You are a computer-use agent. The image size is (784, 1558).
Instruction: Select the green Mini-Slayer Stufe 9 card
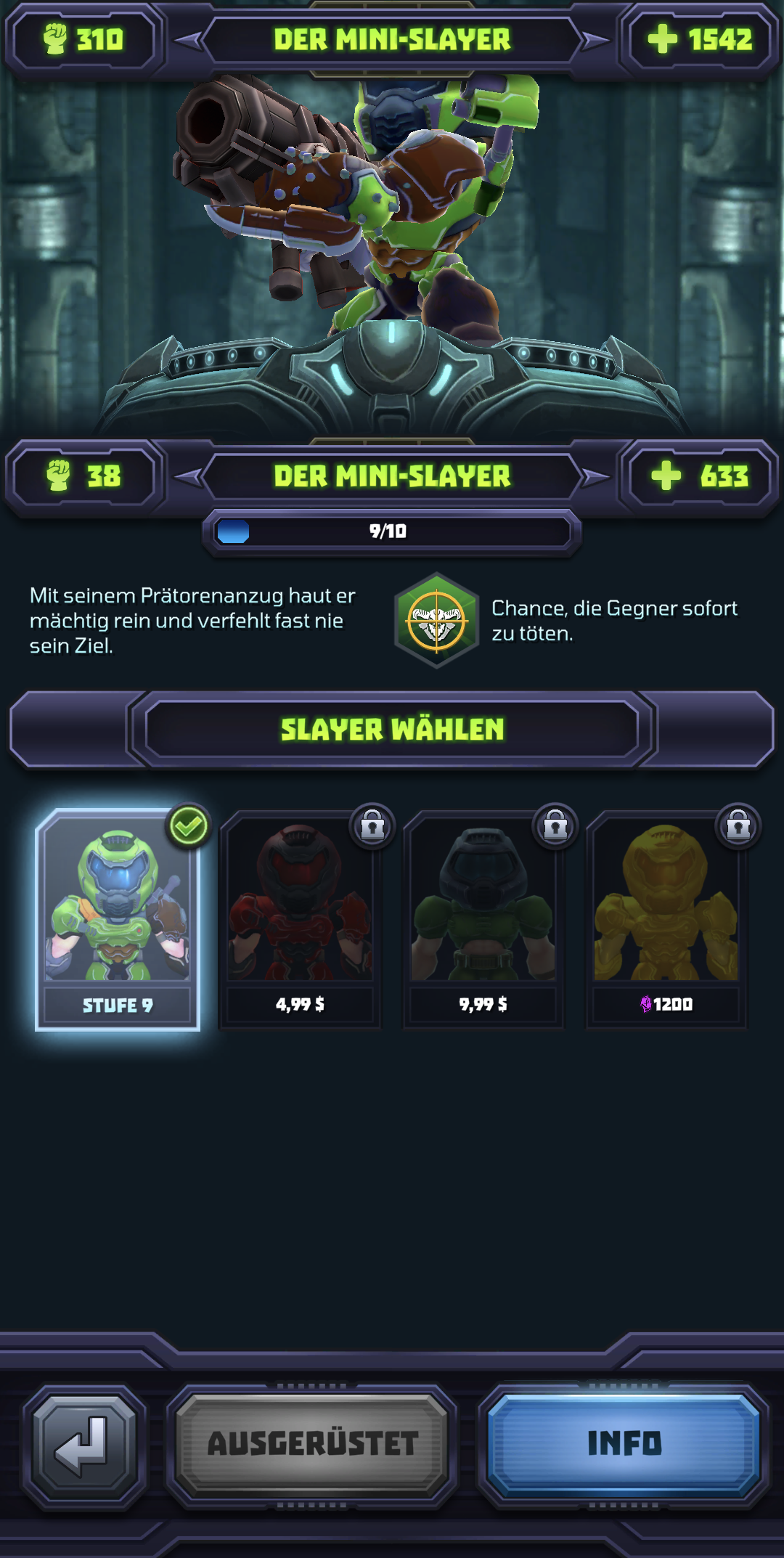[118, 919]
